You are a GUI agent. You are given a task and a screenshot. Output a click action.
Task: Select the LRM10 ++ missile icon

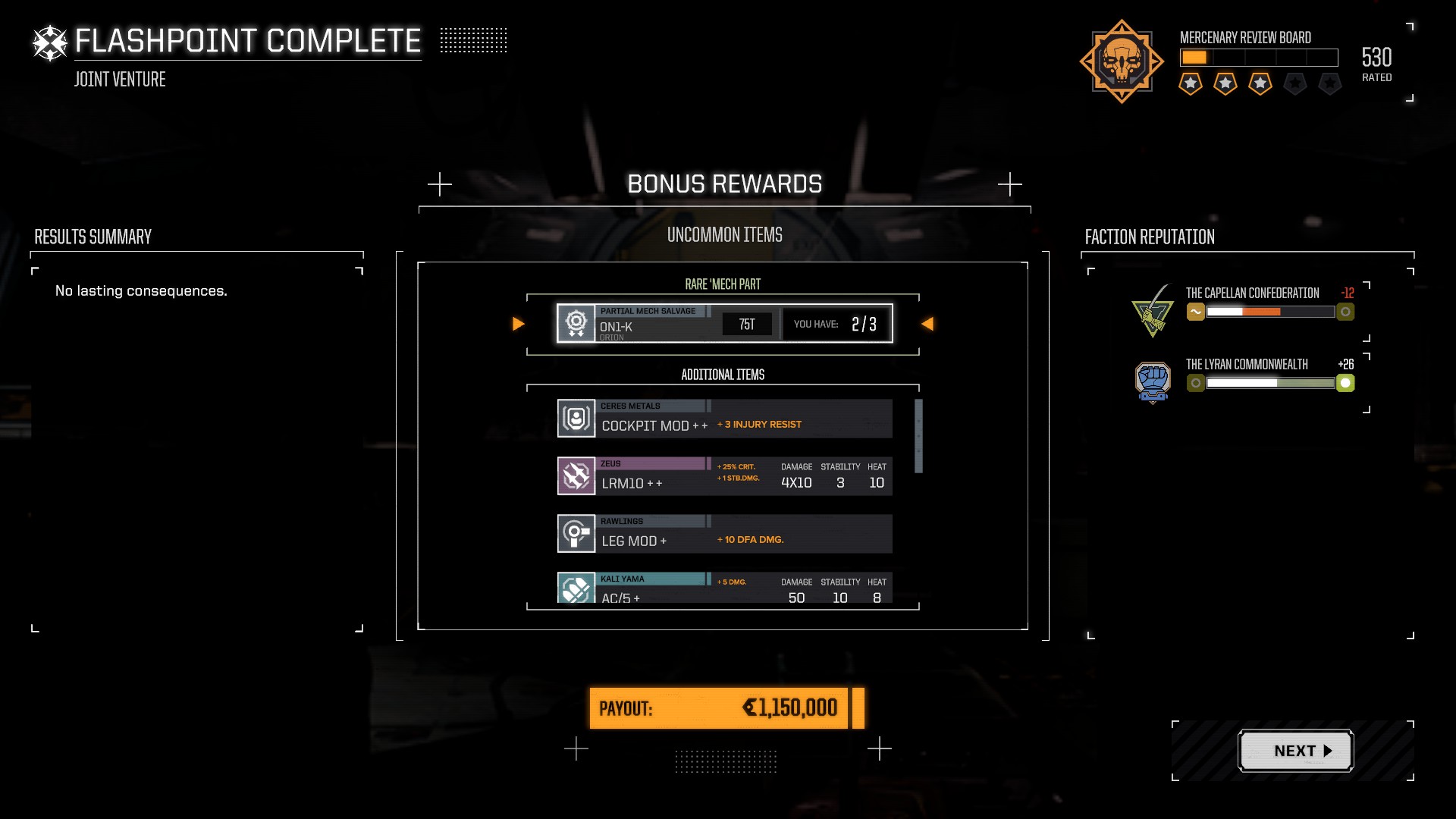(x=576, y=476)
